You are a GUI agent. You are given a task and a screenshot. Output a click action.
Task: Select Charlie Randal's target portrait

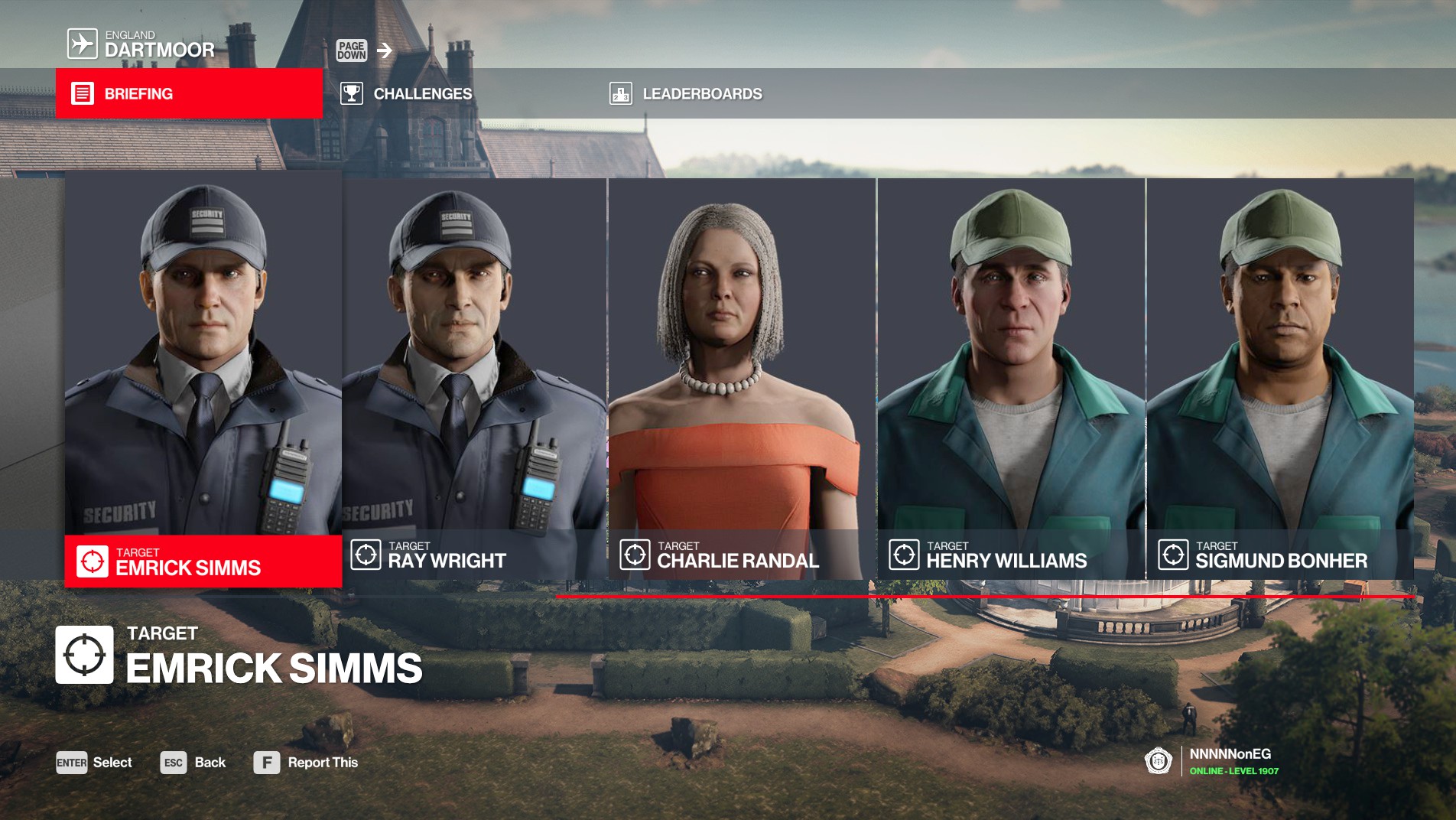[x=742, y=352]
